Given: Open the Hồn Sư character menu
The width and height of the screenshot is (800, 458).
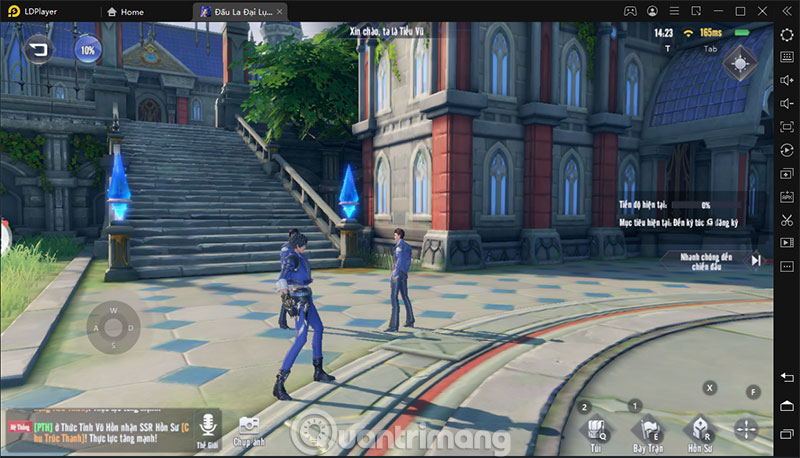Looking at the screenshot, I should 700,430.
